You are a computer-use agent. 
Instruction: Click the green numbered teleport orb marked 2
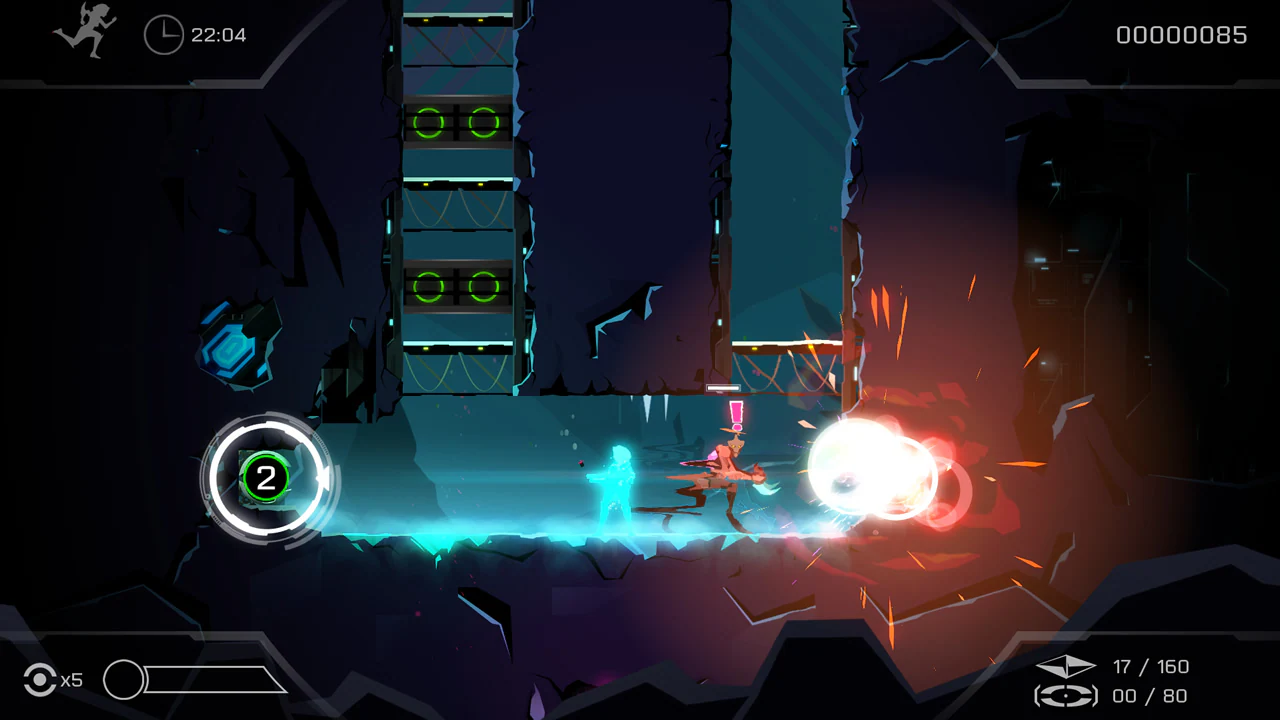coord(265,480)
